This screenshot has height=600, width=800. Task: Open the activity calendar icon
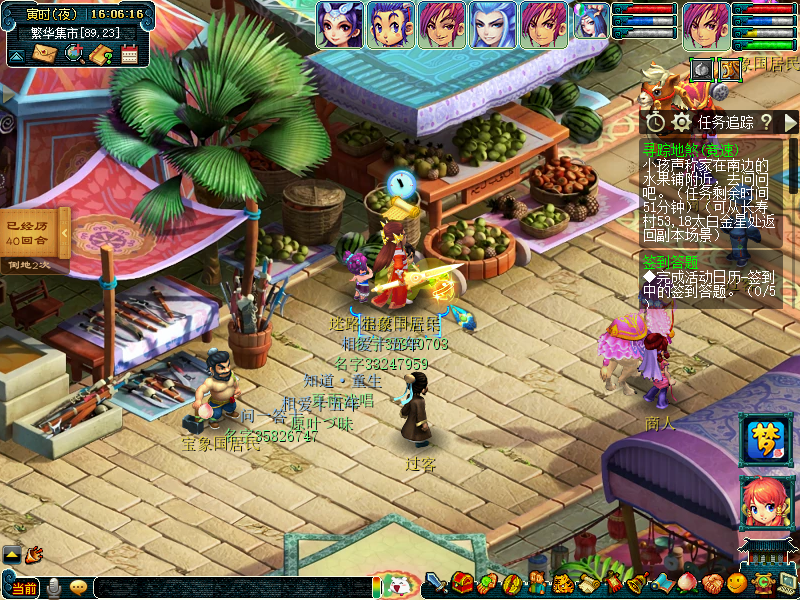pos(129,53)
